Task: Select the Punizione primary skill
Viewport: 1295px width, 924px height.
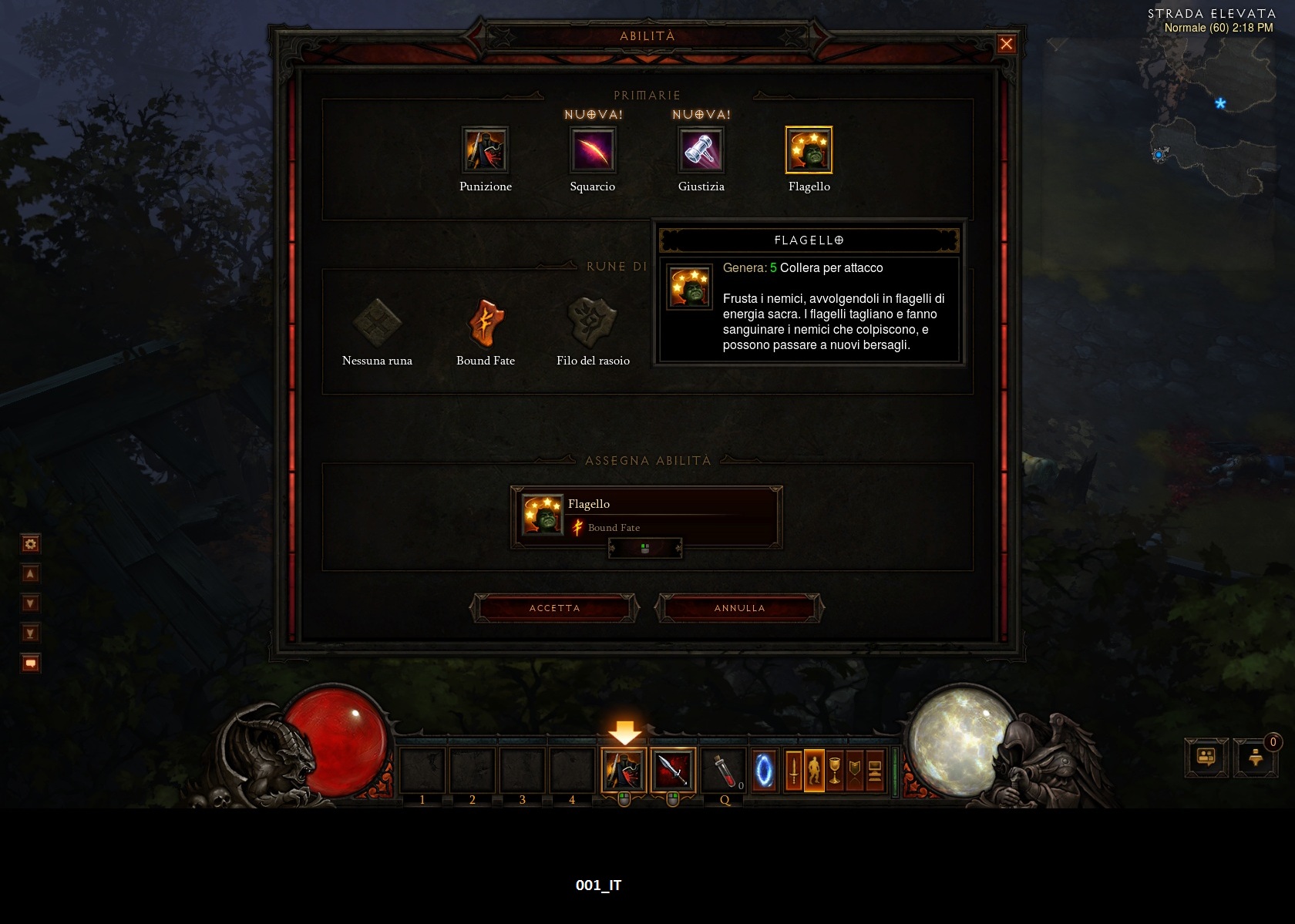Action: [485, 150]
